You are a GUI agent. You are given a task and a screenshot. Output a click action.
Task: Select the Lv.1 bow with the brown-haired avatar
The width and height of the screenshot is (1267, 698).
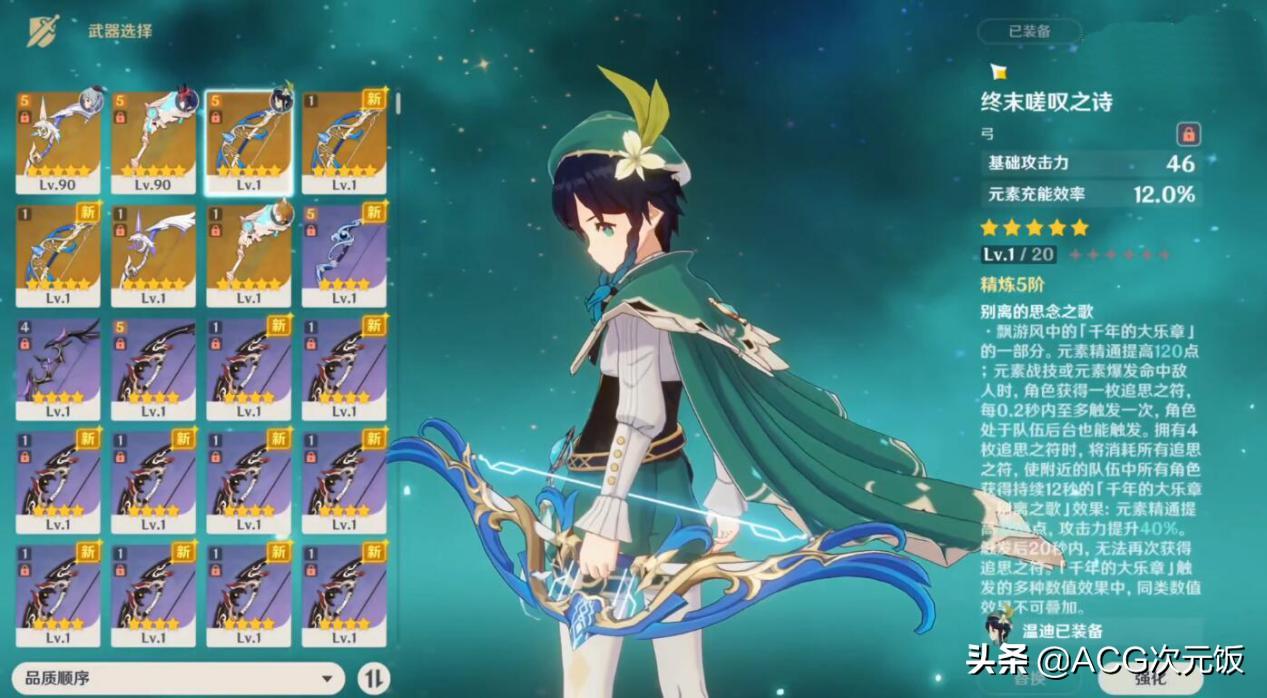click(x=249, y=255)
